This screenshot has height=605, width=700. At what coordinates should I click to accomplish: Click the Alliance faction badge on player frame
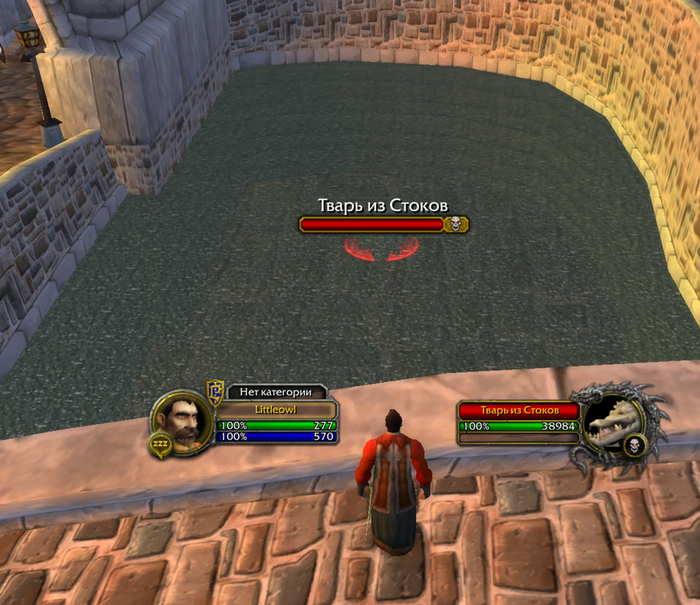point(214,391)
